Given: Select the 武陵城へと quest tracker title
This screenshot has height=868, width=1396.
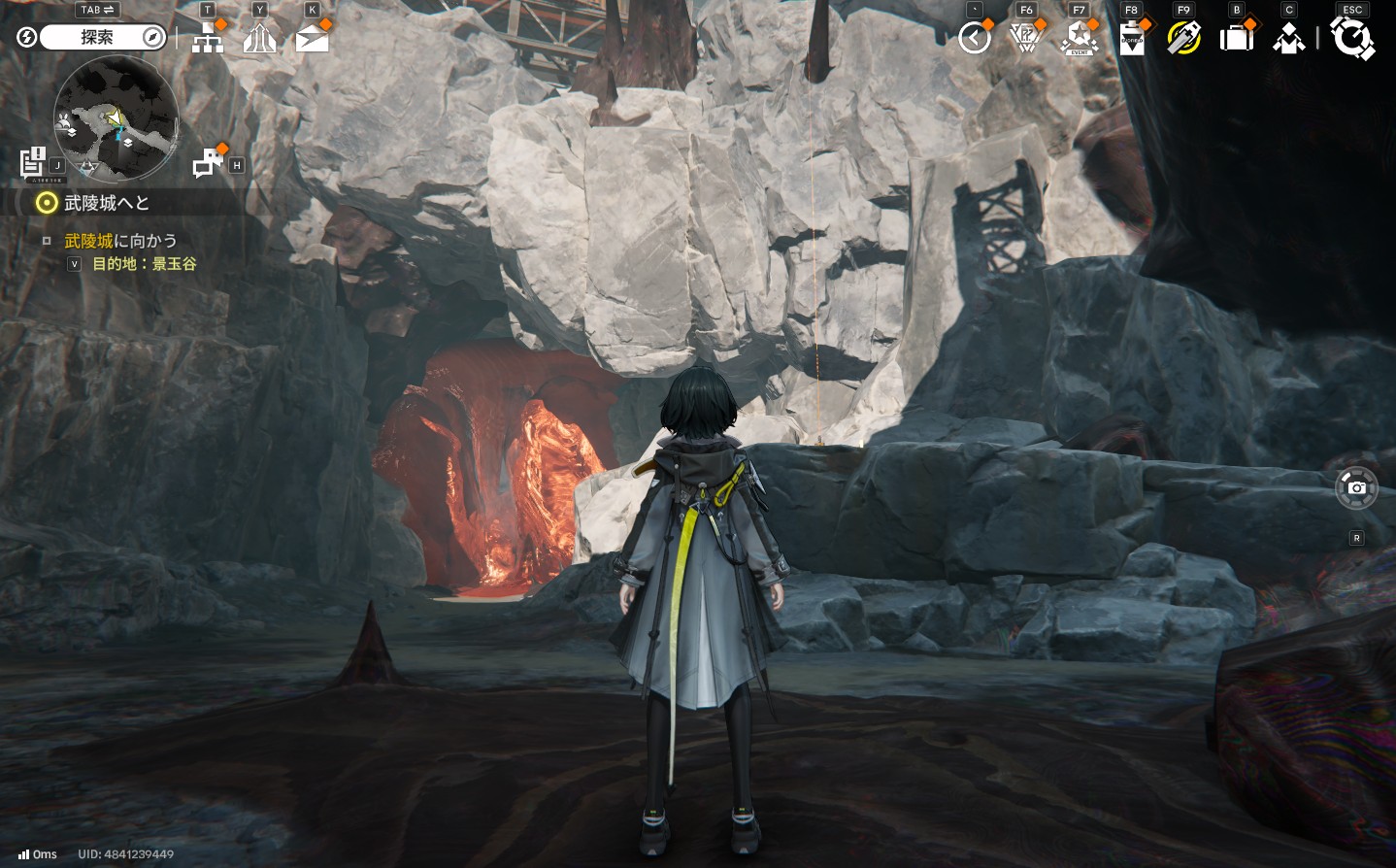Looking at the screenshot, I should coord(107,203).
